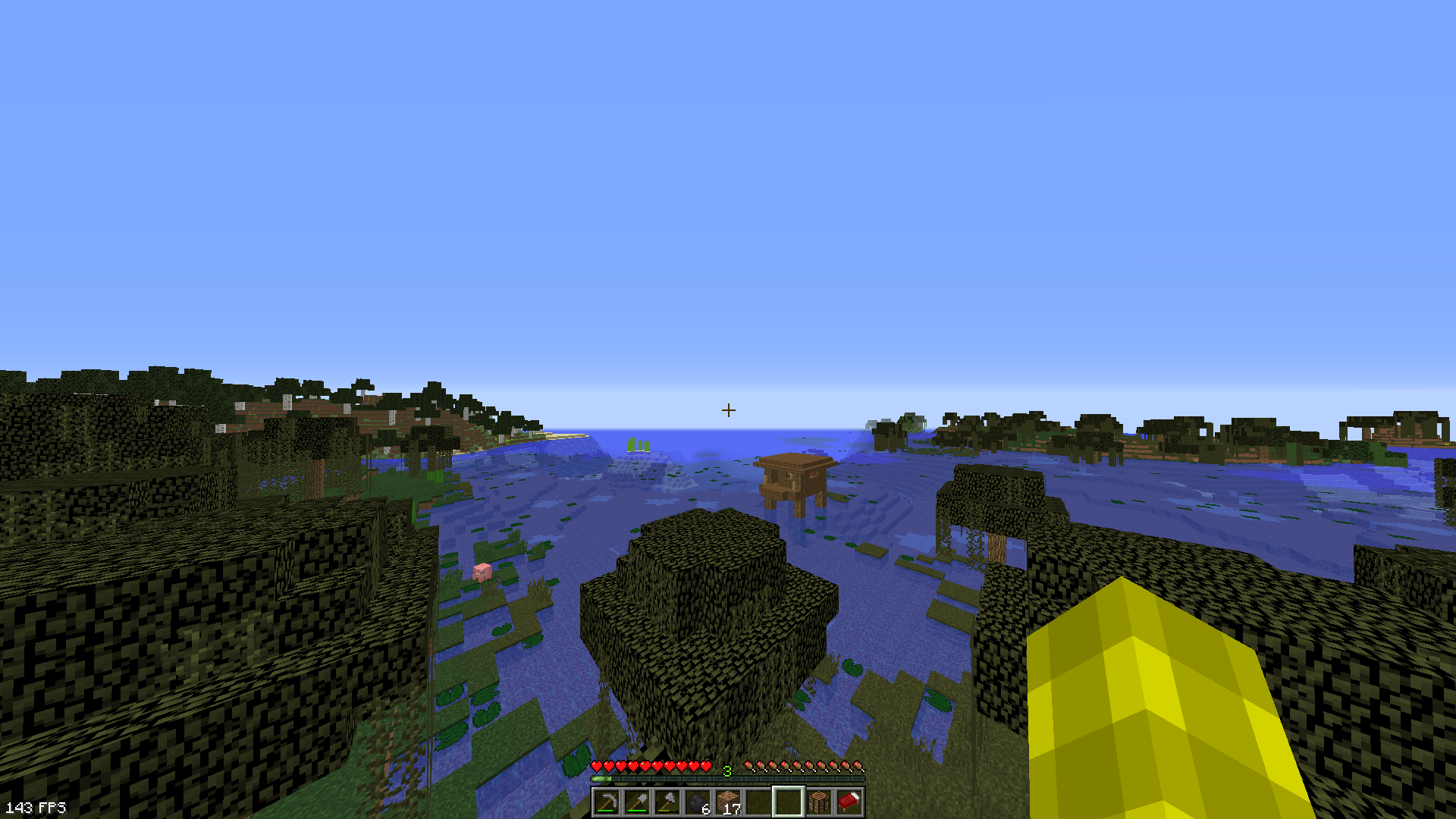
Task: Click the leftmost hunger drumstick icon
Action: (x=749, y=767)
